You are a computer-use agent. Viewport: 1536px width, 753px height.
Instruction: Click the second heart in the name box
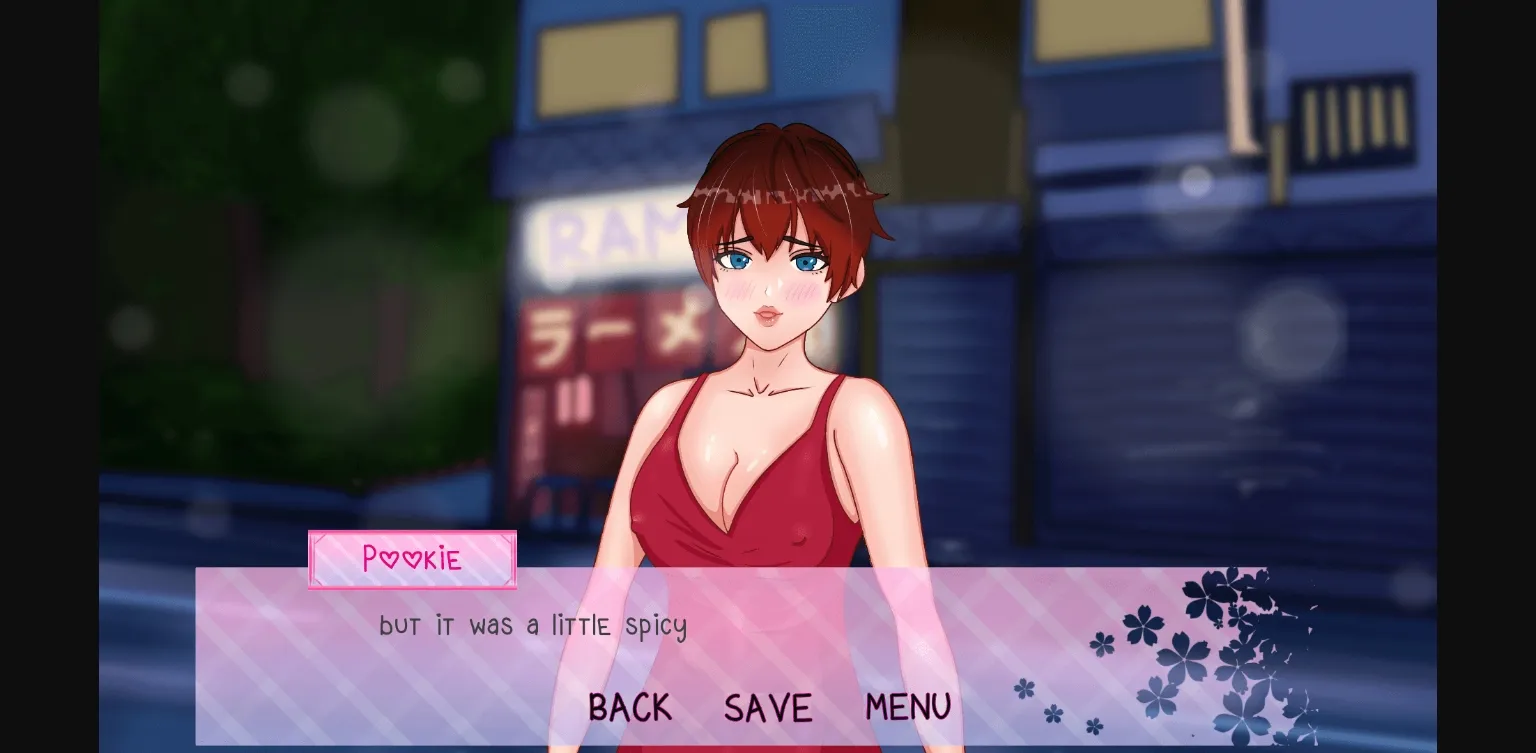point(413,559)
